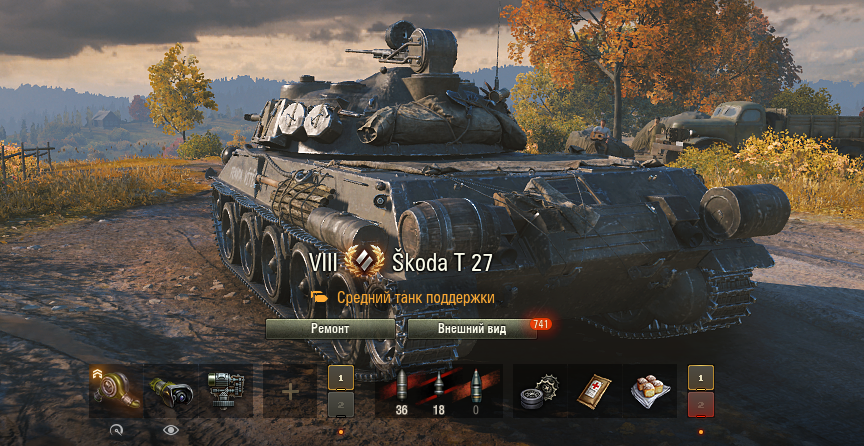Viewport: 864px width, 446px height.
Task: Select the buns food consumable slot
Action: pos(650,390)
